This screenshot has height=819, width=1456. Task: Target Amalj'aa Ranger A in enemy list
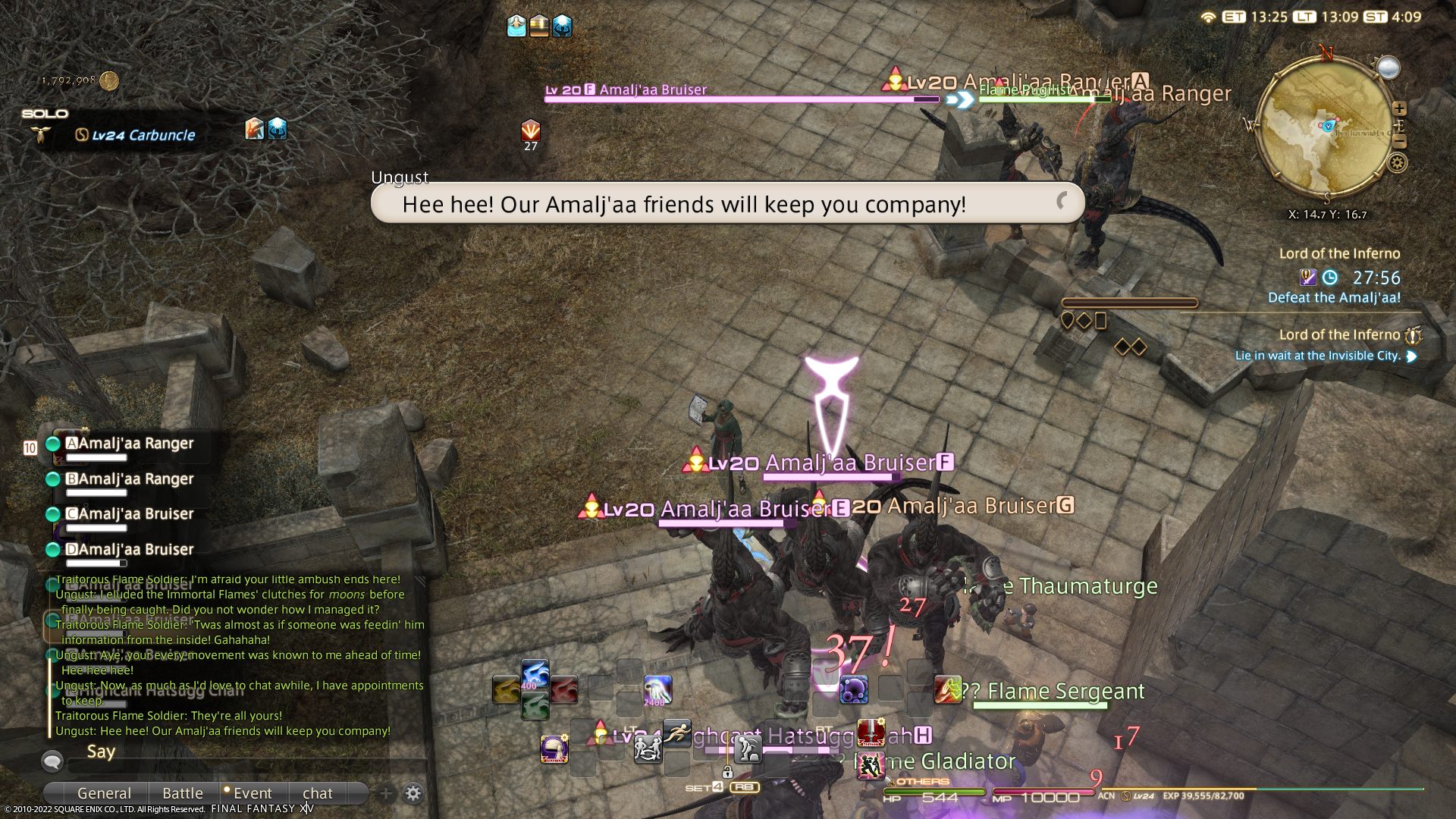click(x=135, y=444)
